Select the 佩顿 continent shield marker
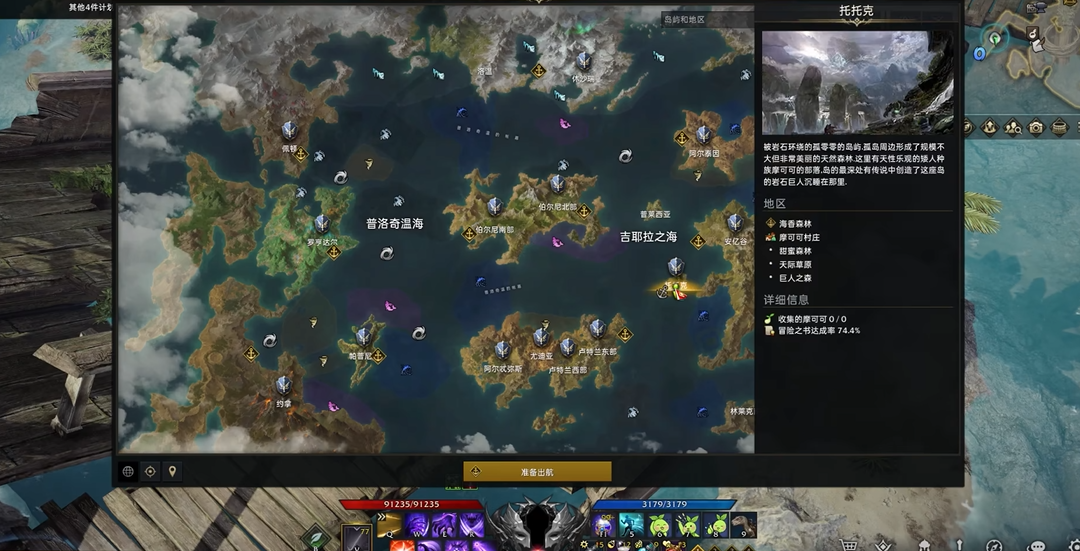1080x551 pixels. click(289, 130)
